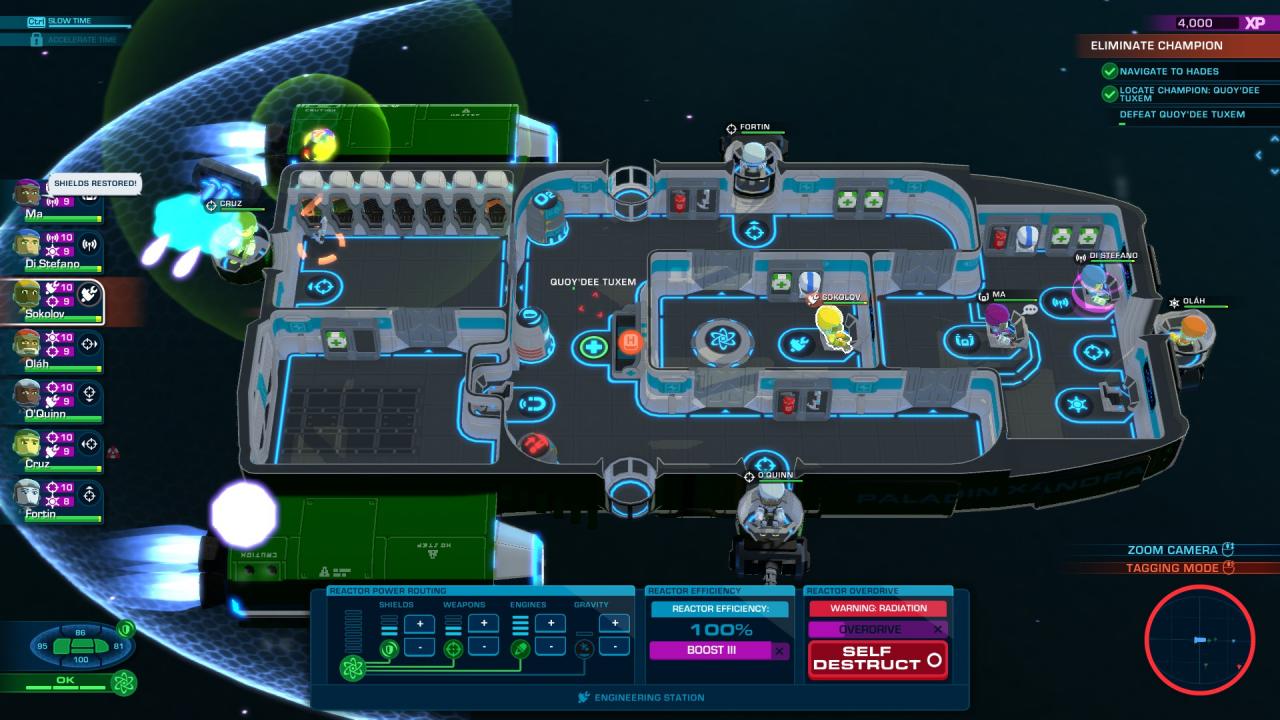Trigger the Self Destruct button
1280x720 pixels.
pos(877,659)
